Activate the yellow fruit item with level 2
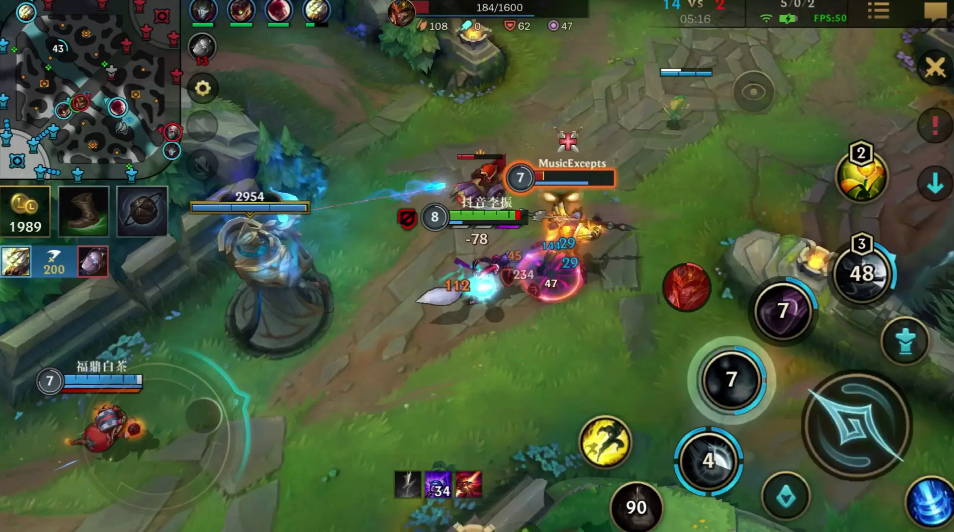 [x=862, y=178]
